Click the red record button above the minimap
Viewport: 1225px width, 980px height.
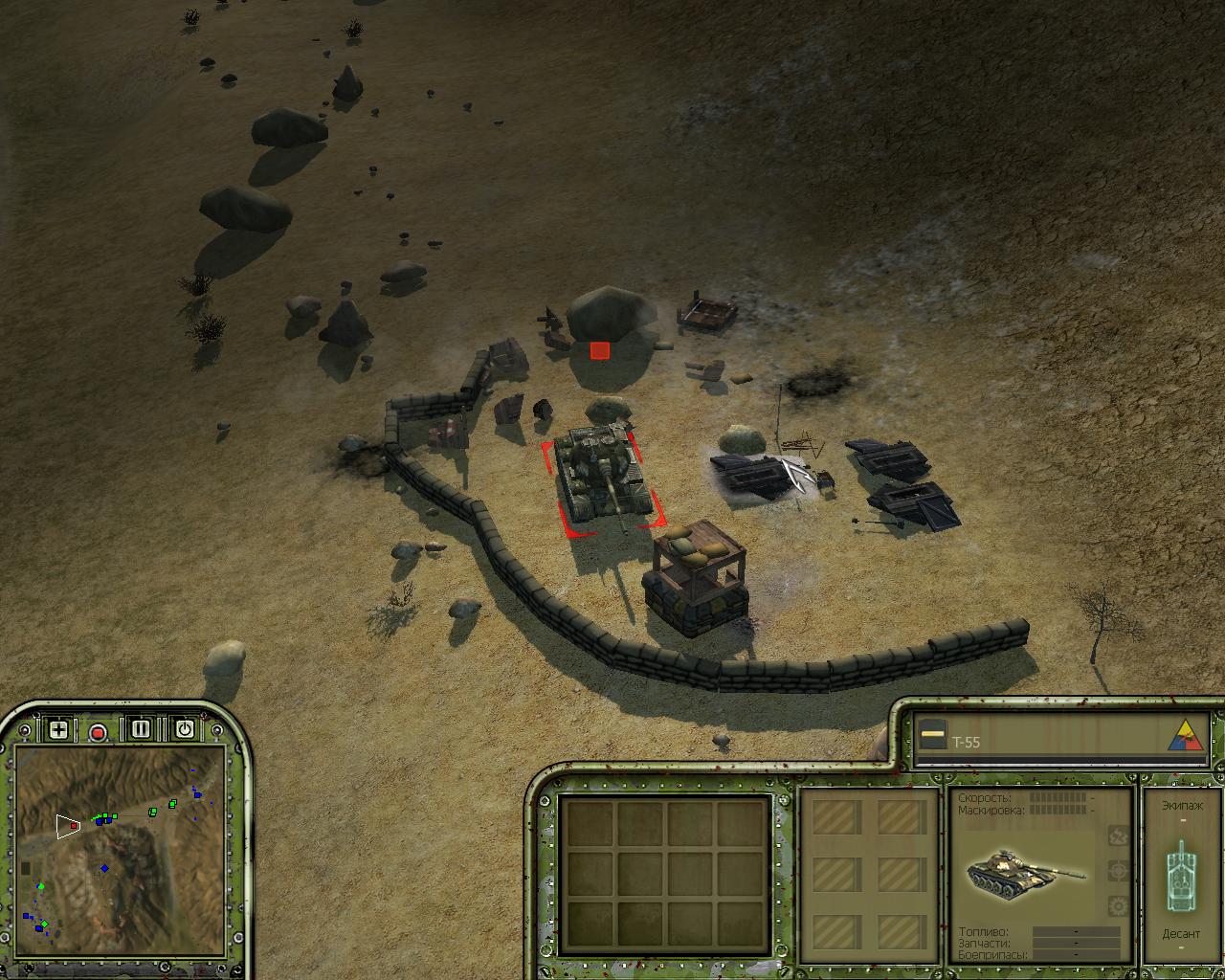tap(98, 732)
